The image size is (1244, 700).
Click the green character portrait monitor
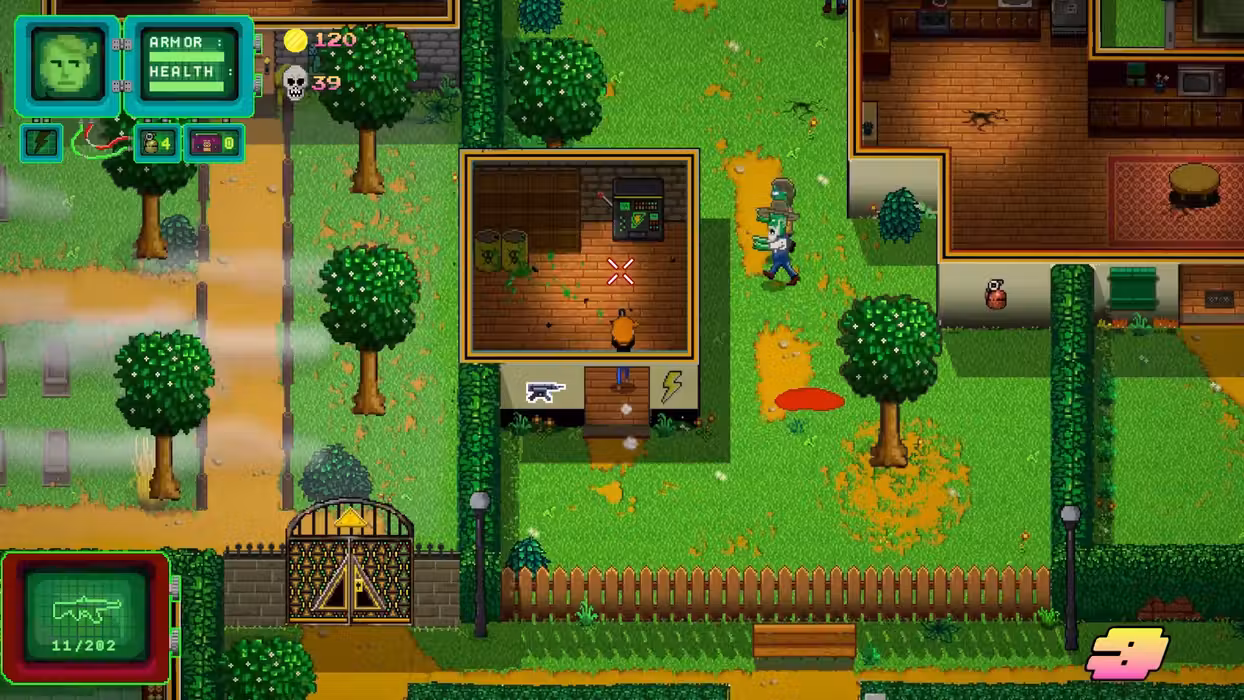(x=68, y=65)
